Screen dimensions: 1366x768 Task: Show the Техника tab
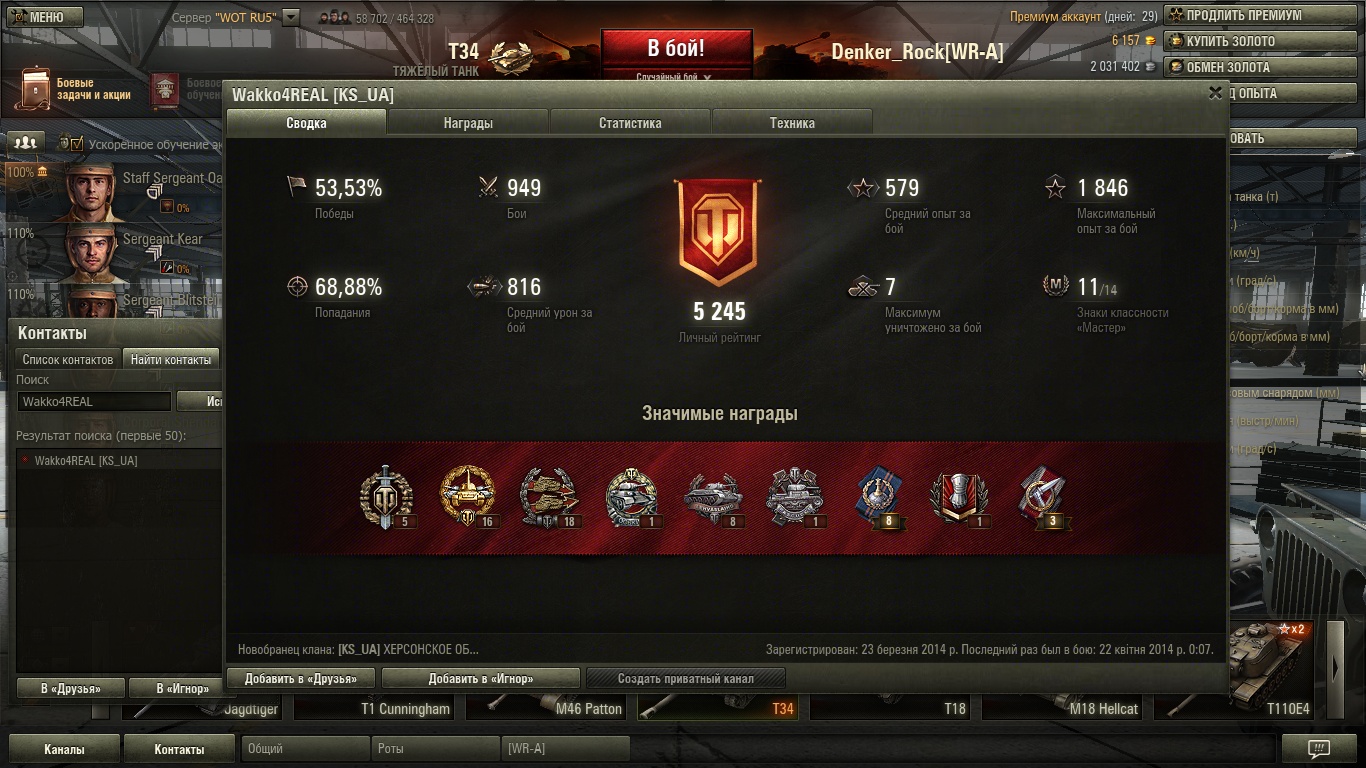792,123
